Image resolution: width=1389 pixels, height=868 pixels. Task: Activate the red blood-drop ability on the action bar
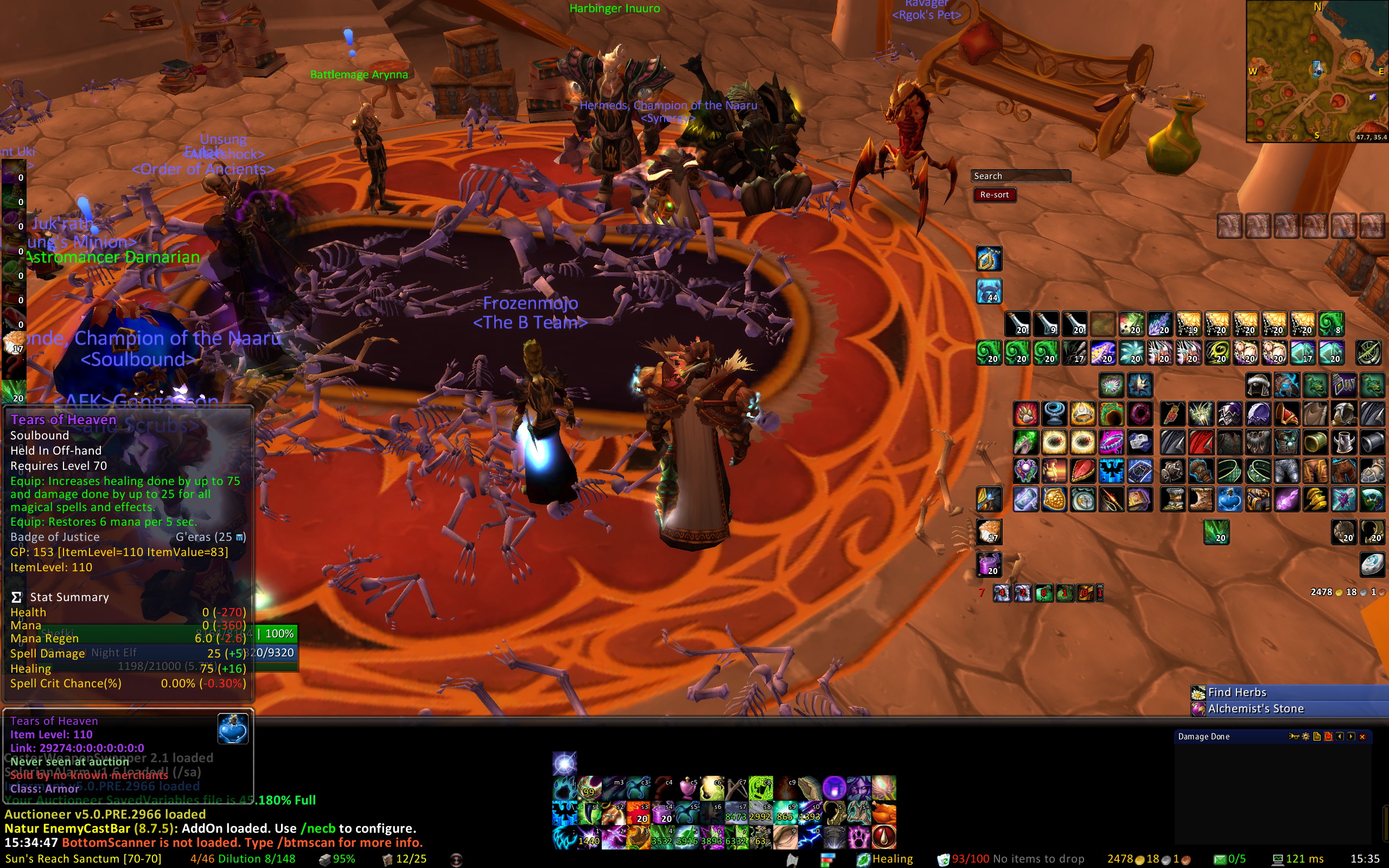(x=884, y=837)
